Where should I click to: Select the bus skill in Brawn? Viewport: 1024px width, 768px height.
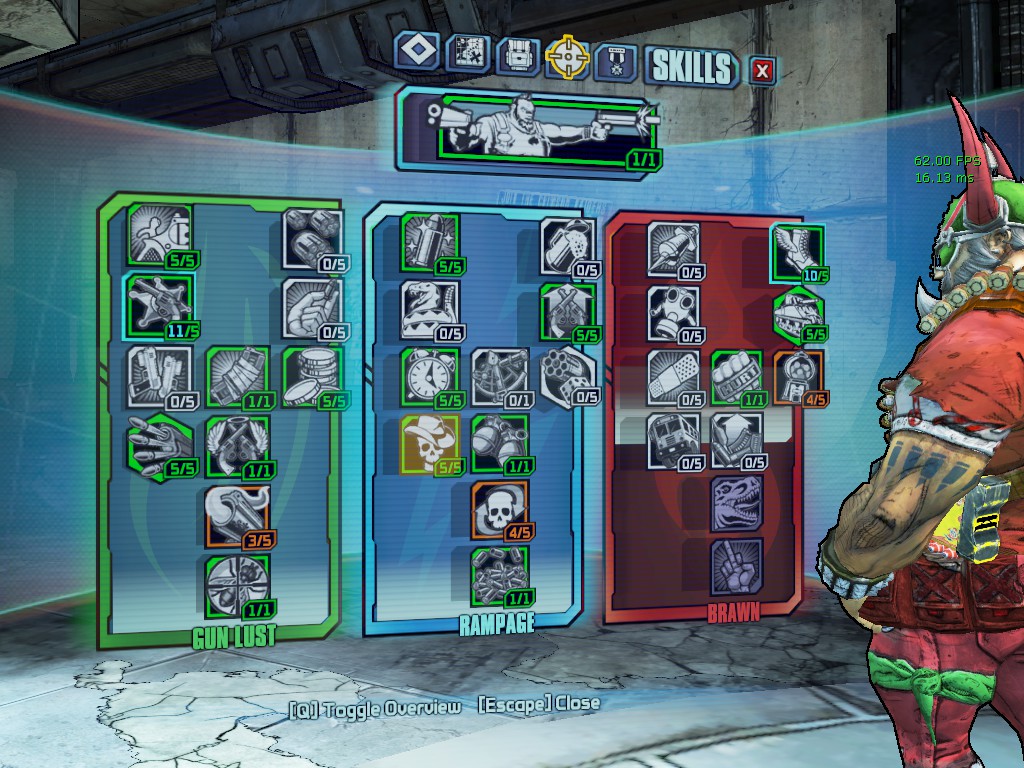click(x=673, y=440)
